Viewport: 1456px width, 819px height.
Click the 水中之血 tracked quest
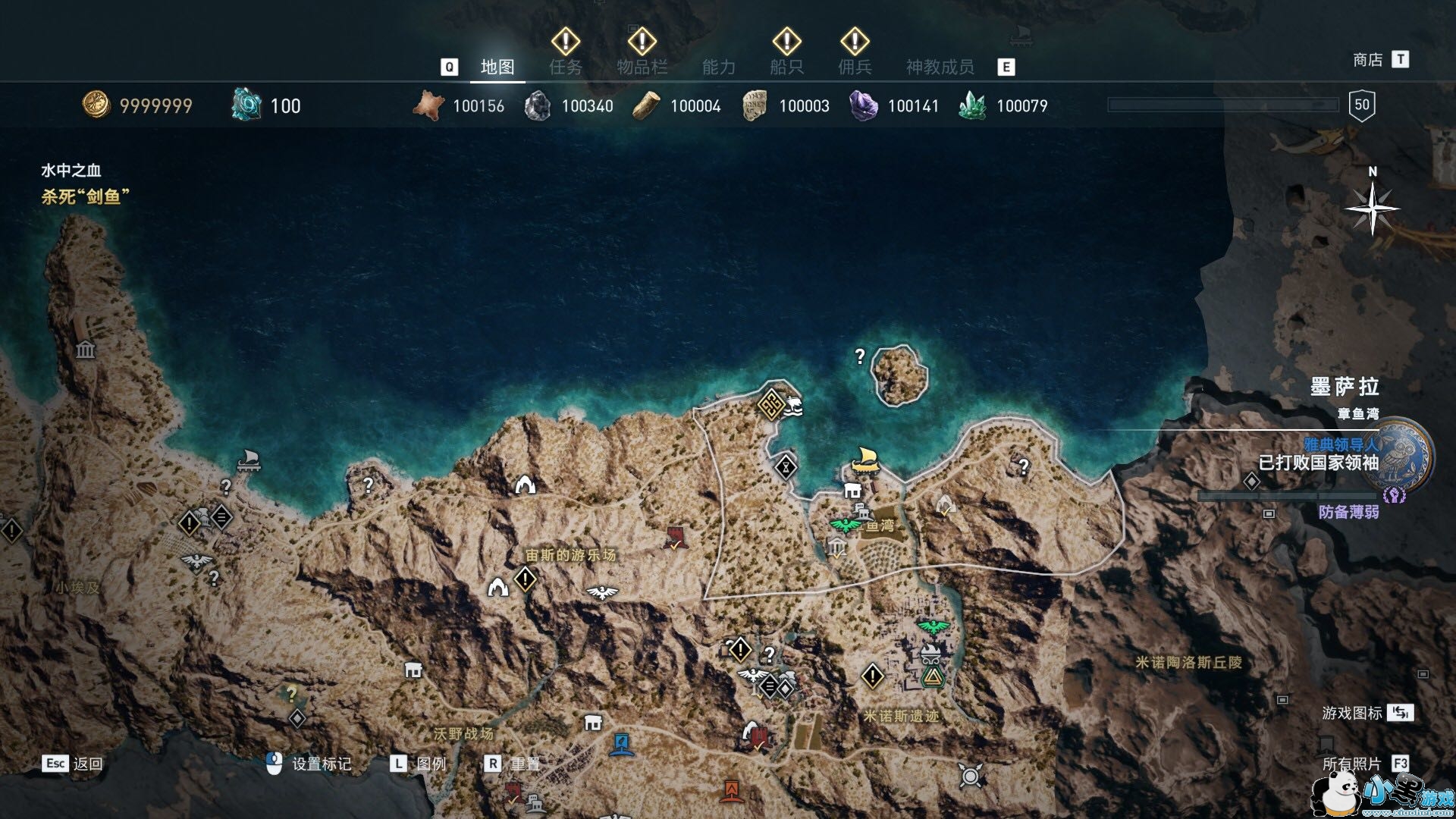[x=71, y=171]
